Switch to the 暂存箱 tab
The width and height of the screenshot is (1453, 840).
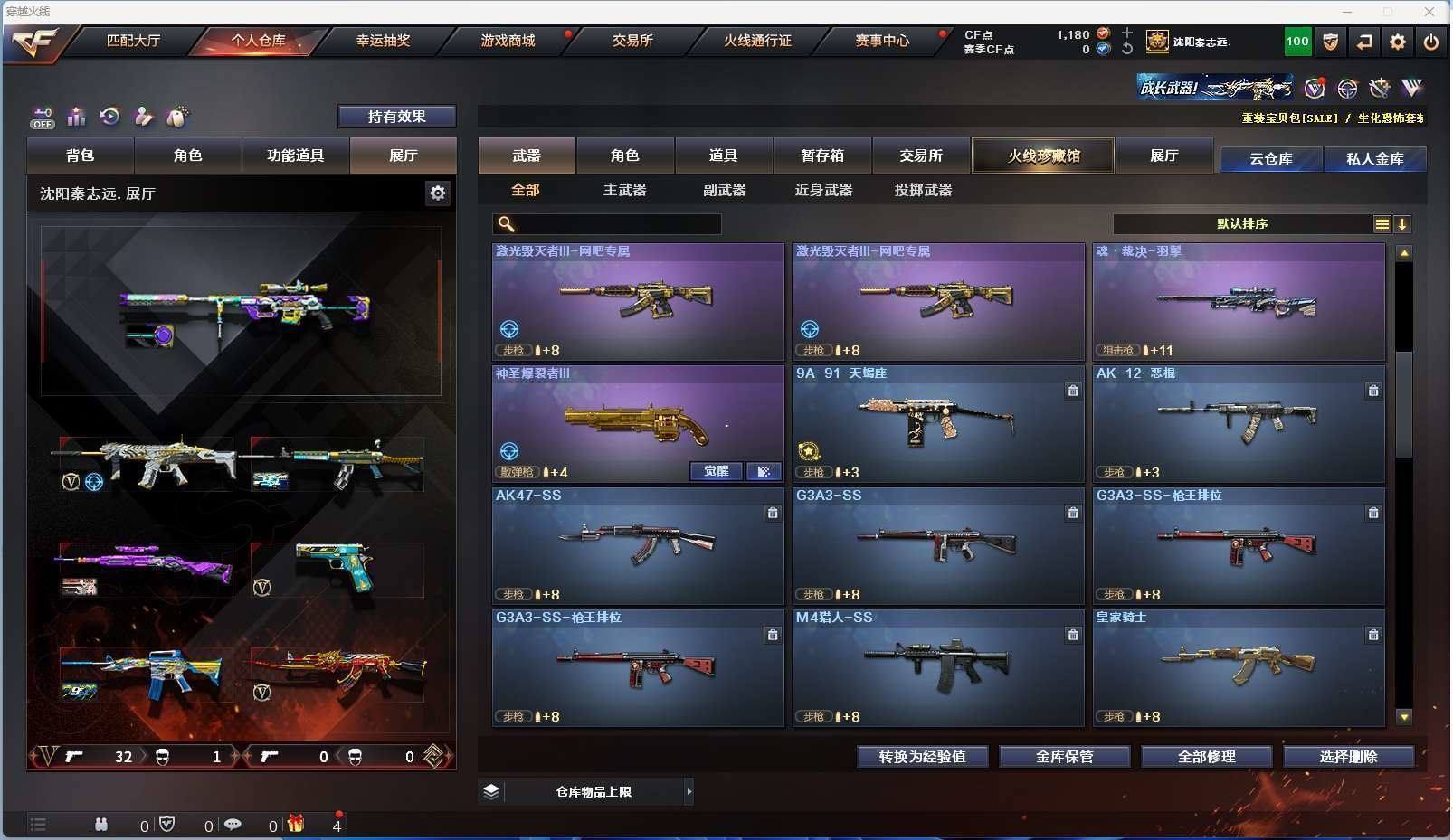(821, 156)
